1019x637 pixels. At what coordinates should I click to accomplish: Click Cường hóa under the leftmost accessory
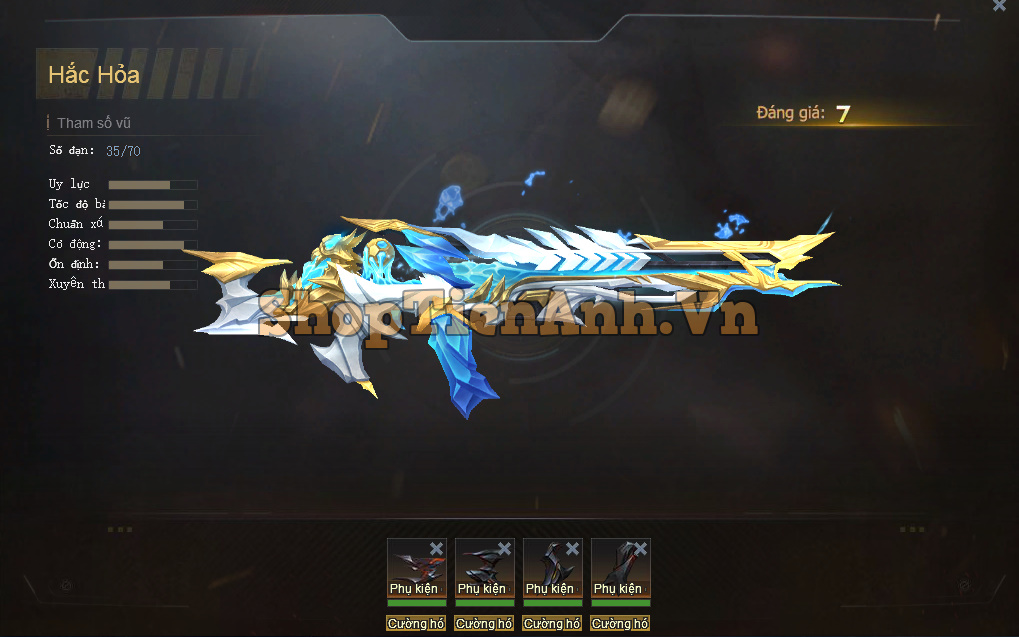pyautogui.click(x=416, y=623)
